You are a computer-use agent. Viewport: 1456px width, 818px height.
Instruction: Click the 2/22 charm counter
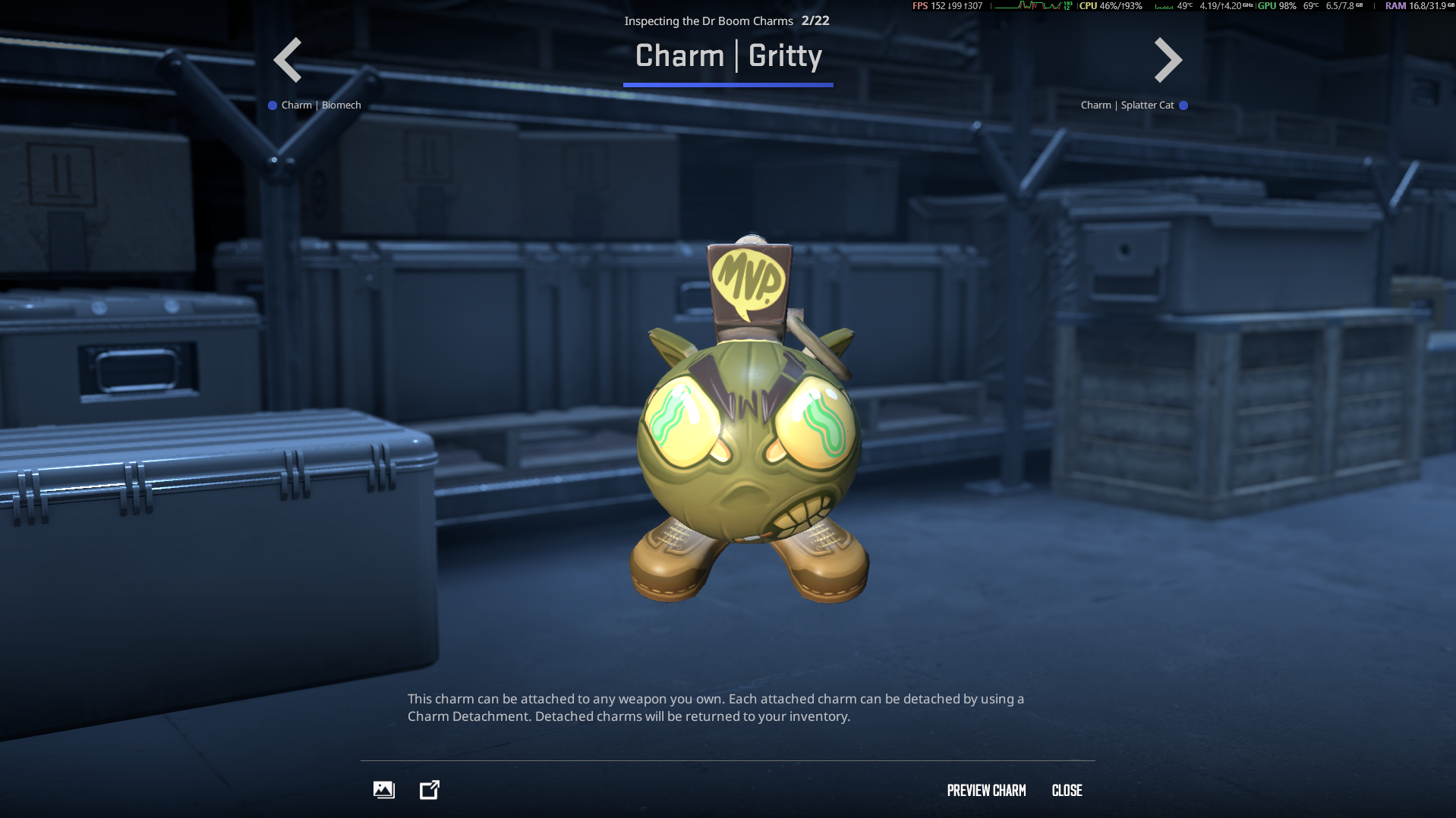(x=815, y=20)
